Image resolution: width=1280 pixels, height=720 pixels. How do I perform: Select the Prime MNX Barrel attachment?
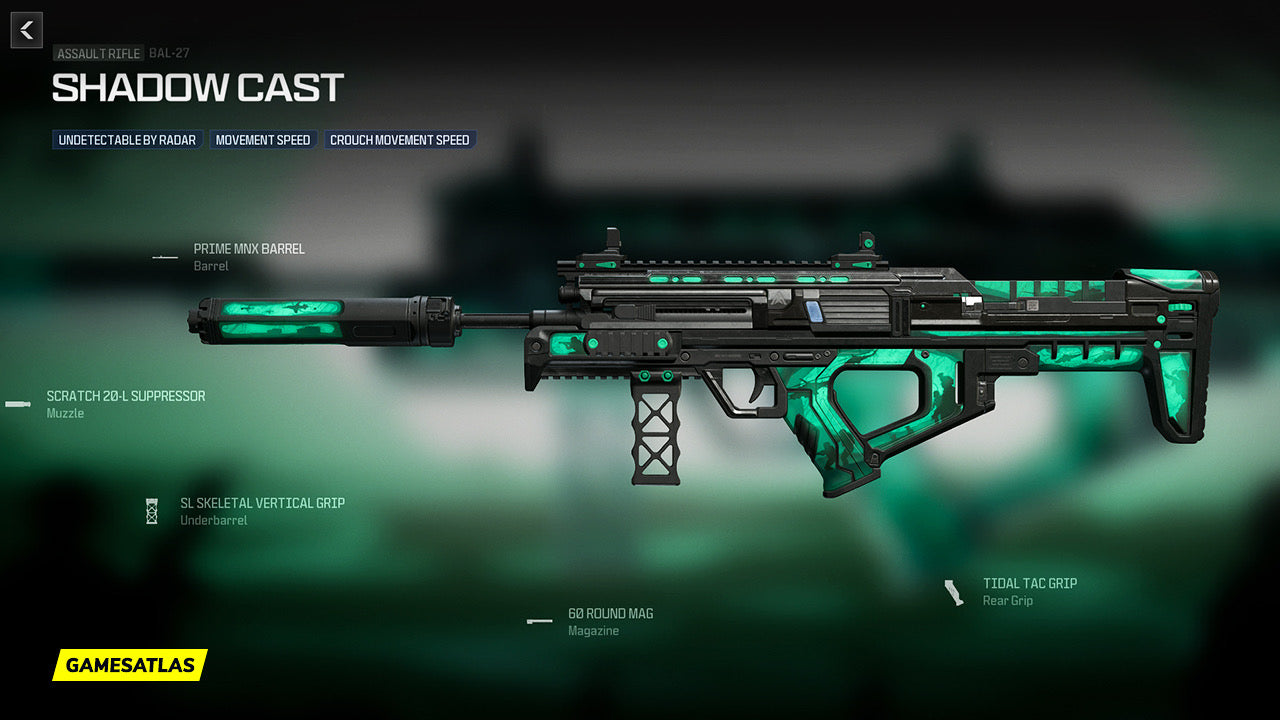pyautogui.click(x=249, y=249)
